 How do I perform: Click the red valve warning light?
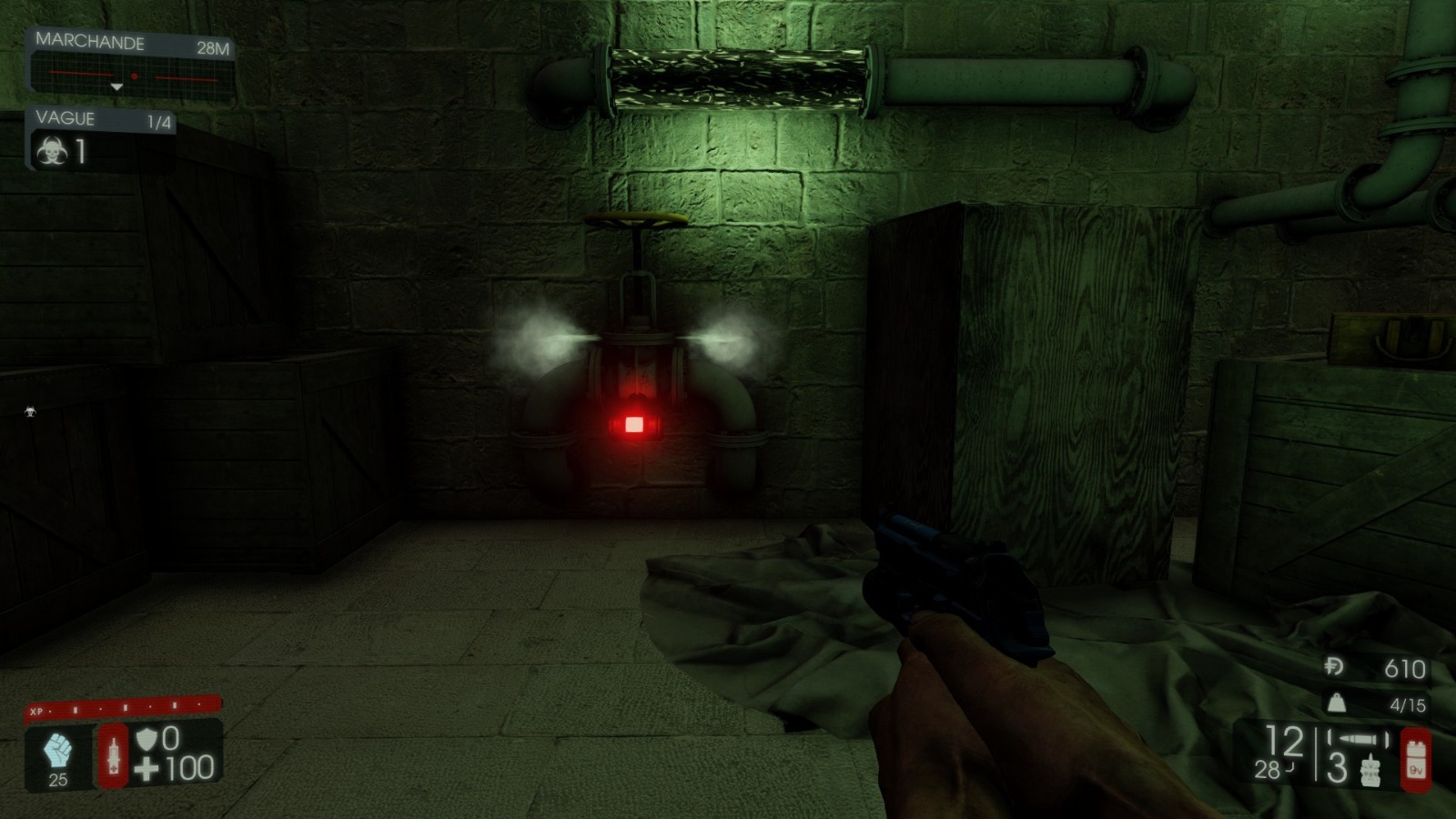coord(635,421)
